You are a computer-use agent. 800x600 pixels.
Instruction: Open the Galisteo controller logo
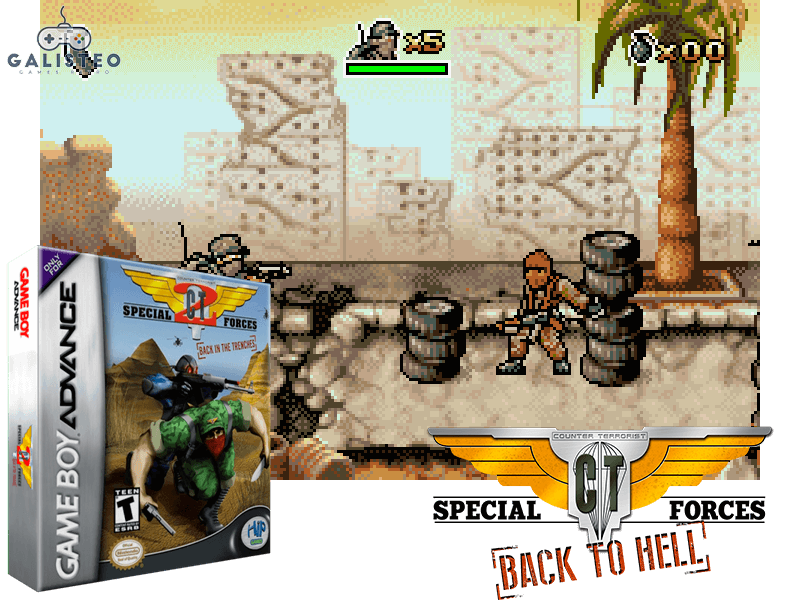pyautogui.click(x=65, y=43)
